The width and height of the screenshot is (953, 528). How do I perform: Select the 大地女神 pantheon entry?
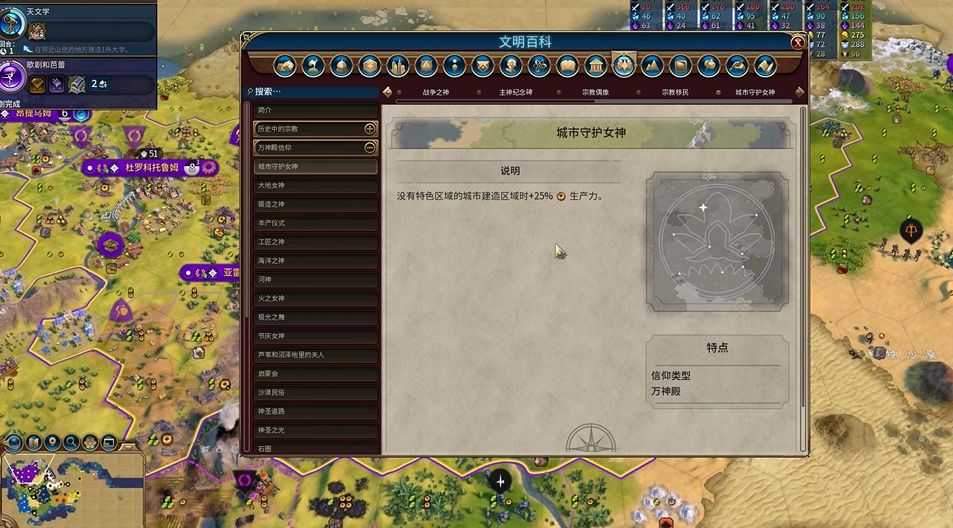[x=315, y=185]
